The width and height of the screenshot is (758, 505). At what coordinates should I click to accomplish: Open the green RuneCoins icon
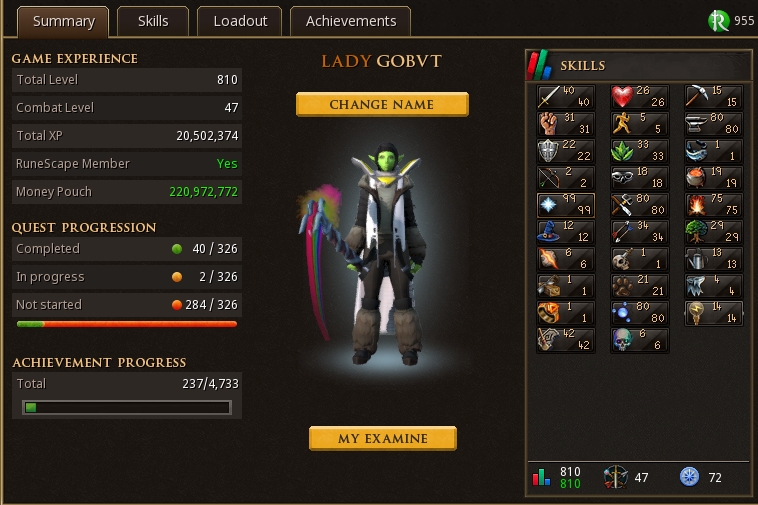pyautogui.click(x=718, y=21)
